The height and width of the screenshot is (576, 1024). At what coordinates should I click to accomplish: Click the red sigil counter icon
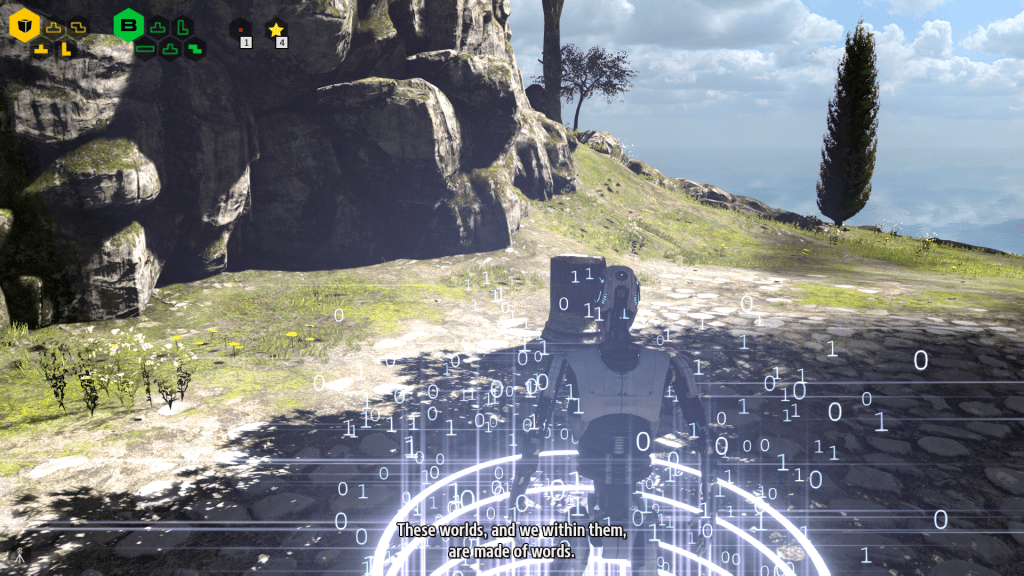pyautogui.click(x=240, y=30)
